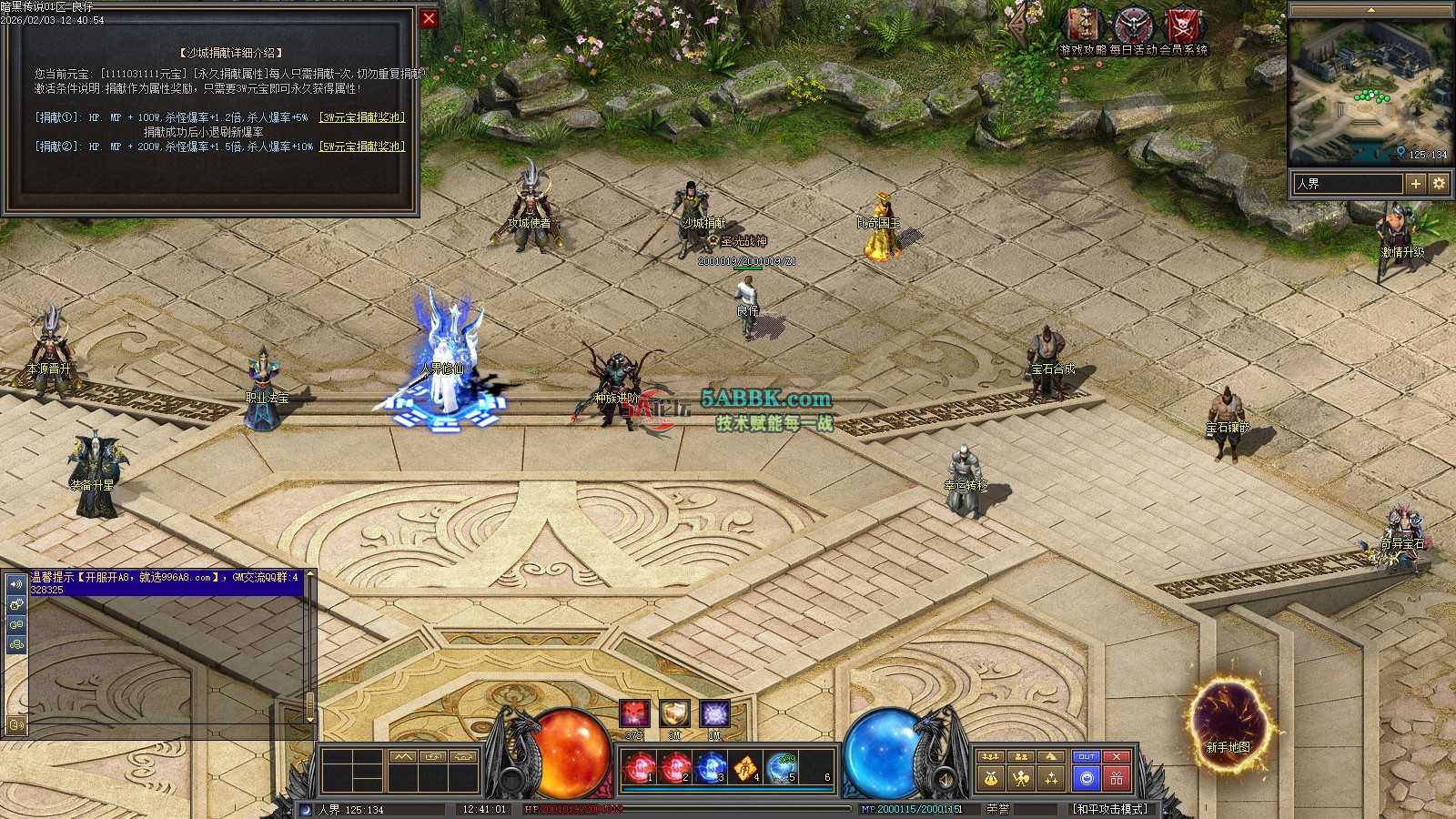Image resolution: width=1456 pixels, height=819 pixels.
Task: Use the orange talisman skill in slot 4
Action: pos(745,769)
